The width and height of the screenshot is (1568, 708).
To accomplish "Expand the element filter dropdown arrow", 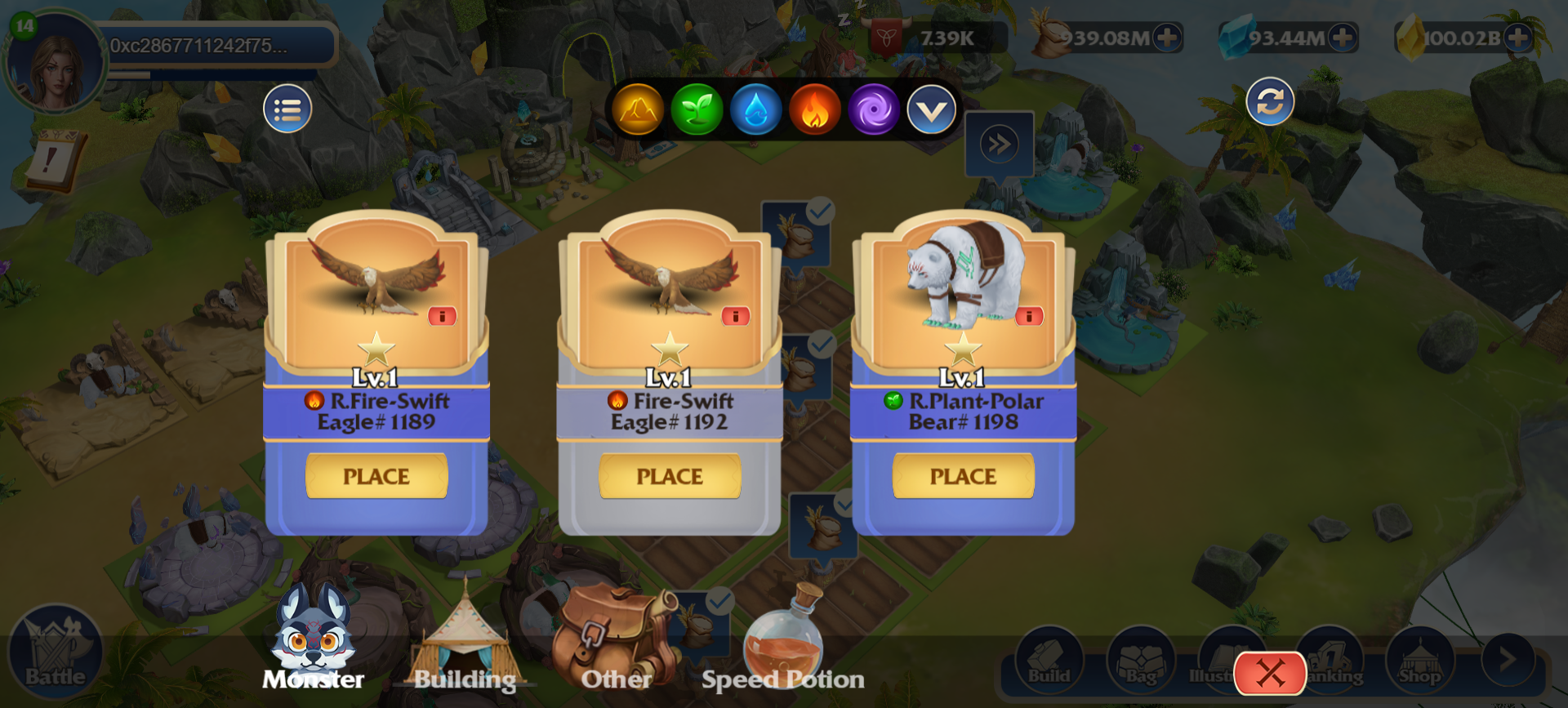I will [x=931, y=109].
